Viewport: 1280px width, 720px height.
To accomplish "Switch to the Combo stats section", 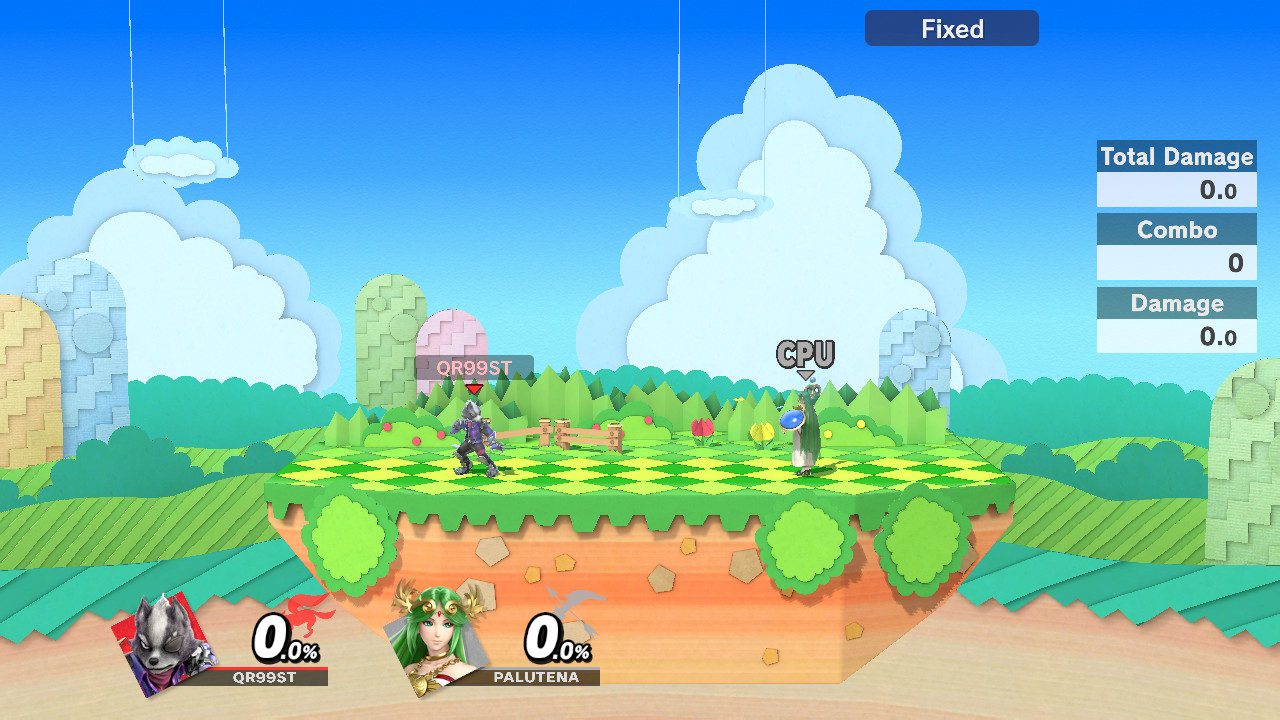I will point(1177,230).
